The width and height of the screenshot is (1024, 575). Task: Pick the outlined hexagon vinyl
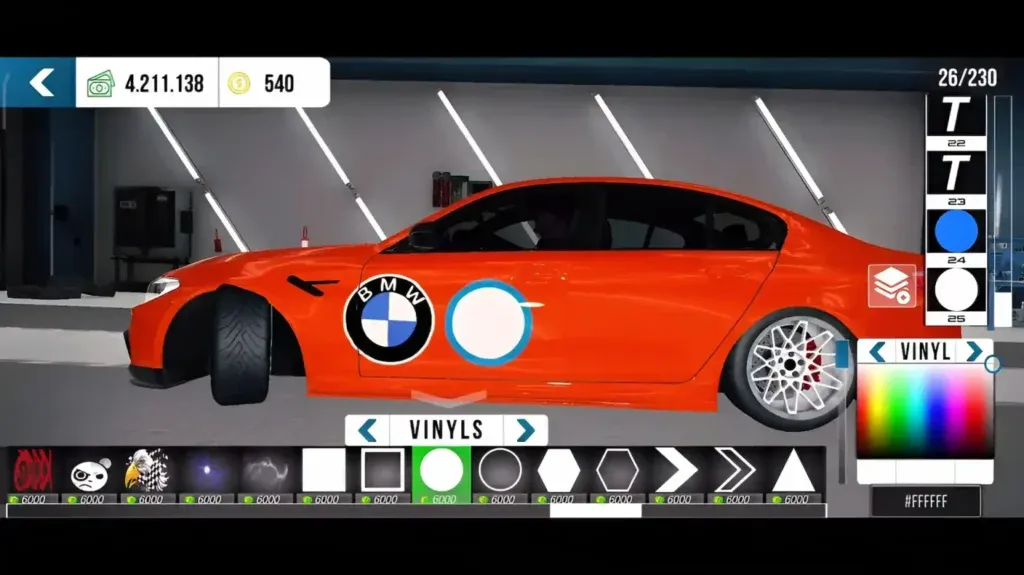click(x=617, y=470)
